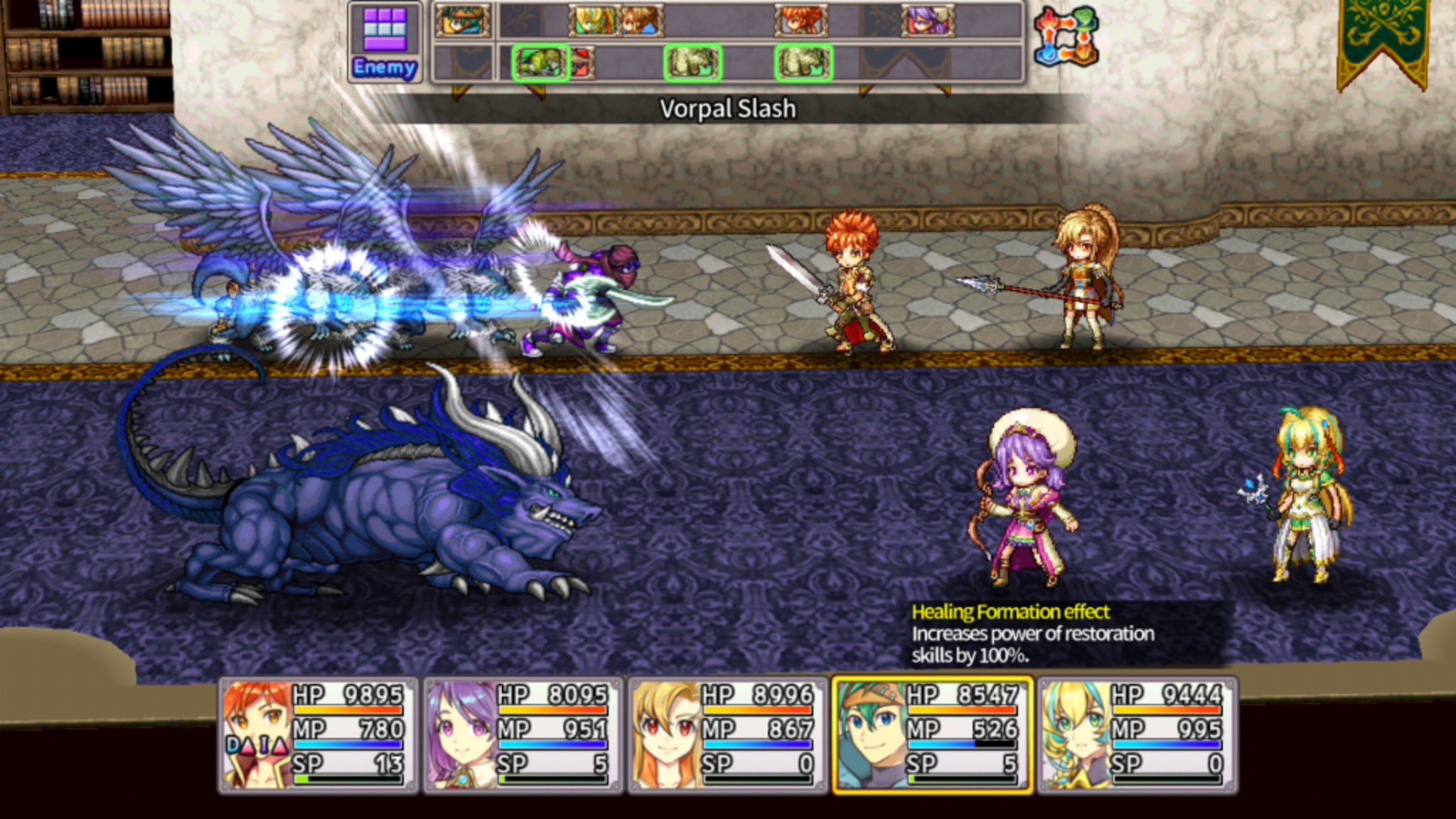Click the D status icon on first character card
1456x819 pixels.
[x=232, y=744]
